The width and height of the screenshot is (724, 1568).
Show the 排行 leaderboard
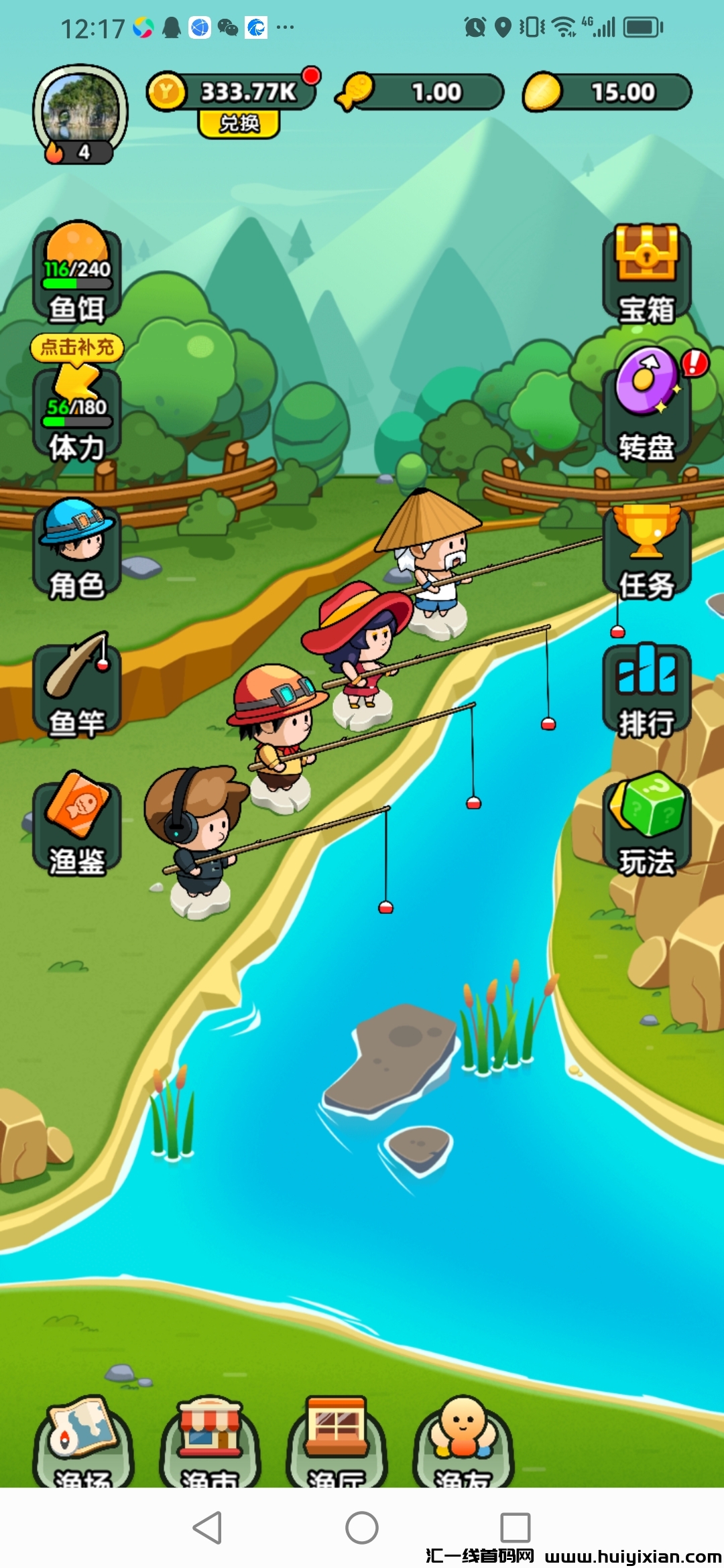point(646,690)
